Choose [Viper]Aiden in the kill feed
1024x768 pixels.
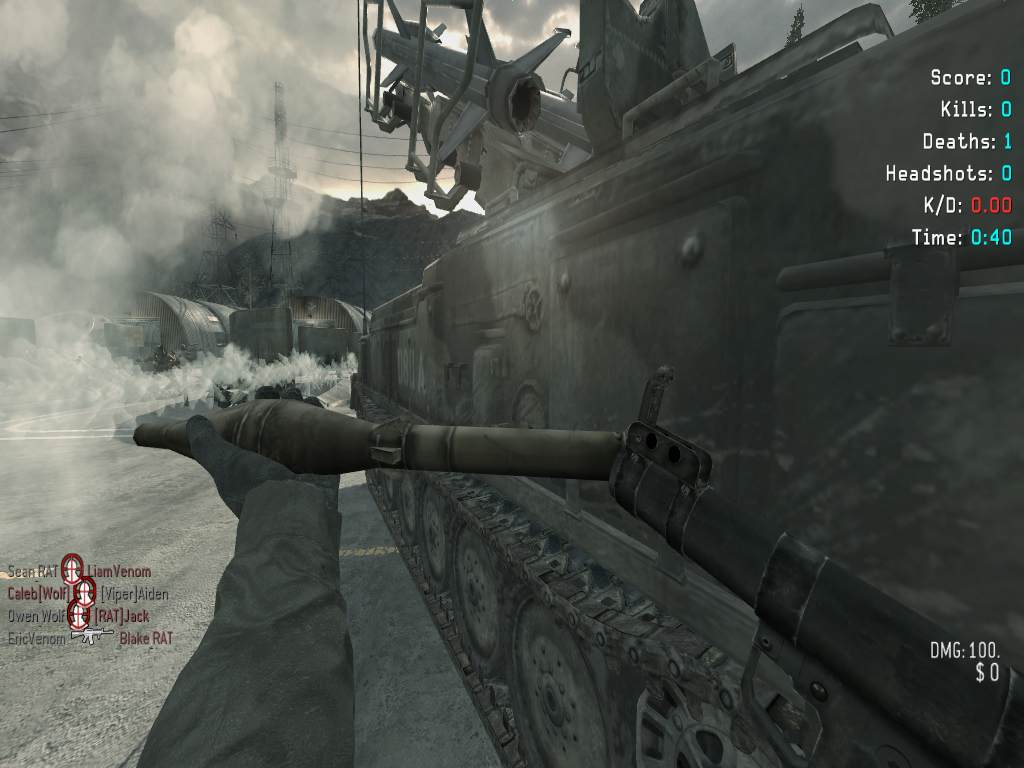tap(134, 594)
